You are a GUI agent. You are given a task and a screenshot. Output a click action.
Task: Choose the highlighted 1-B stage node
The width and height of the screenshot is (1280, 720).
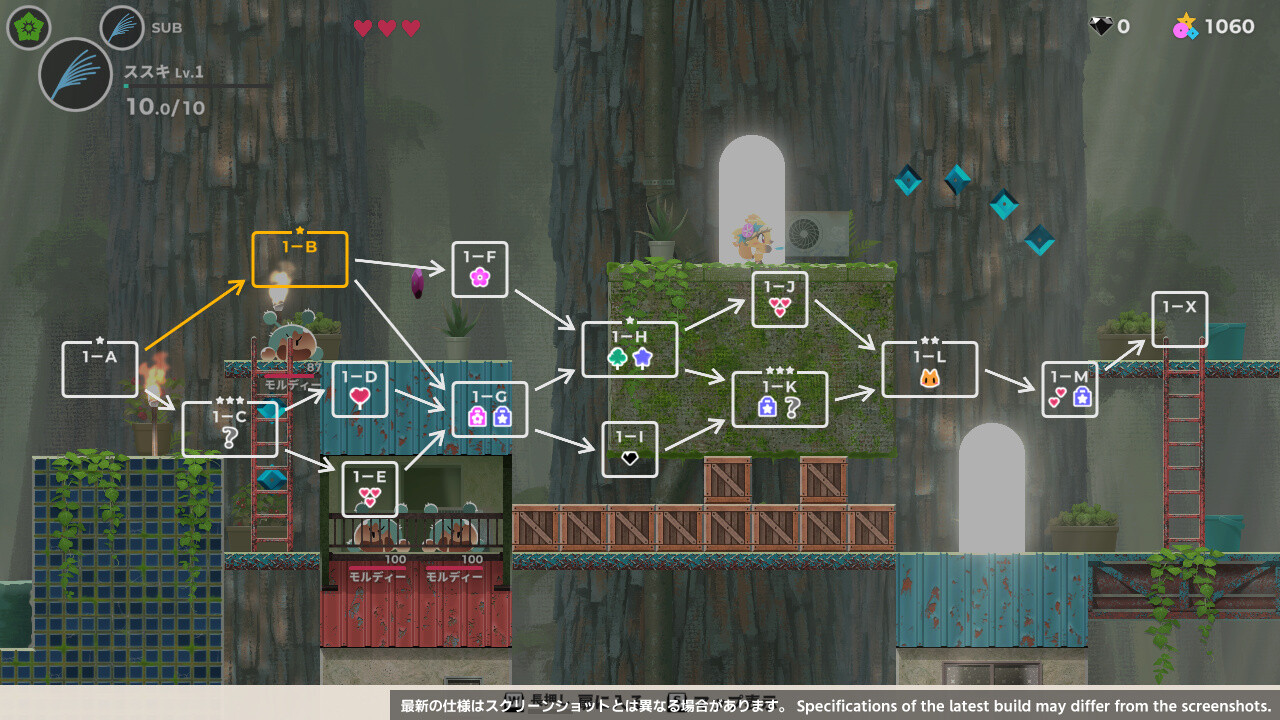tap(299, 259)
